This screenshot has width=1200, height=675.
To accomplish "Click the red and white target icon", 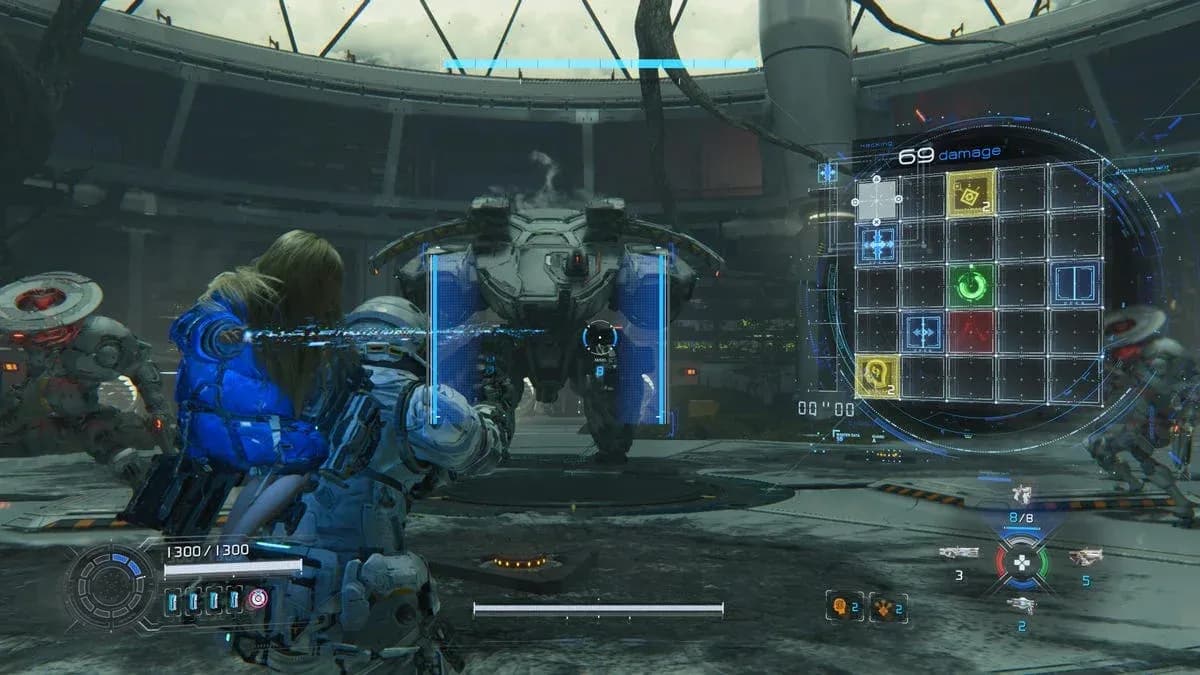I will (258, 599).
